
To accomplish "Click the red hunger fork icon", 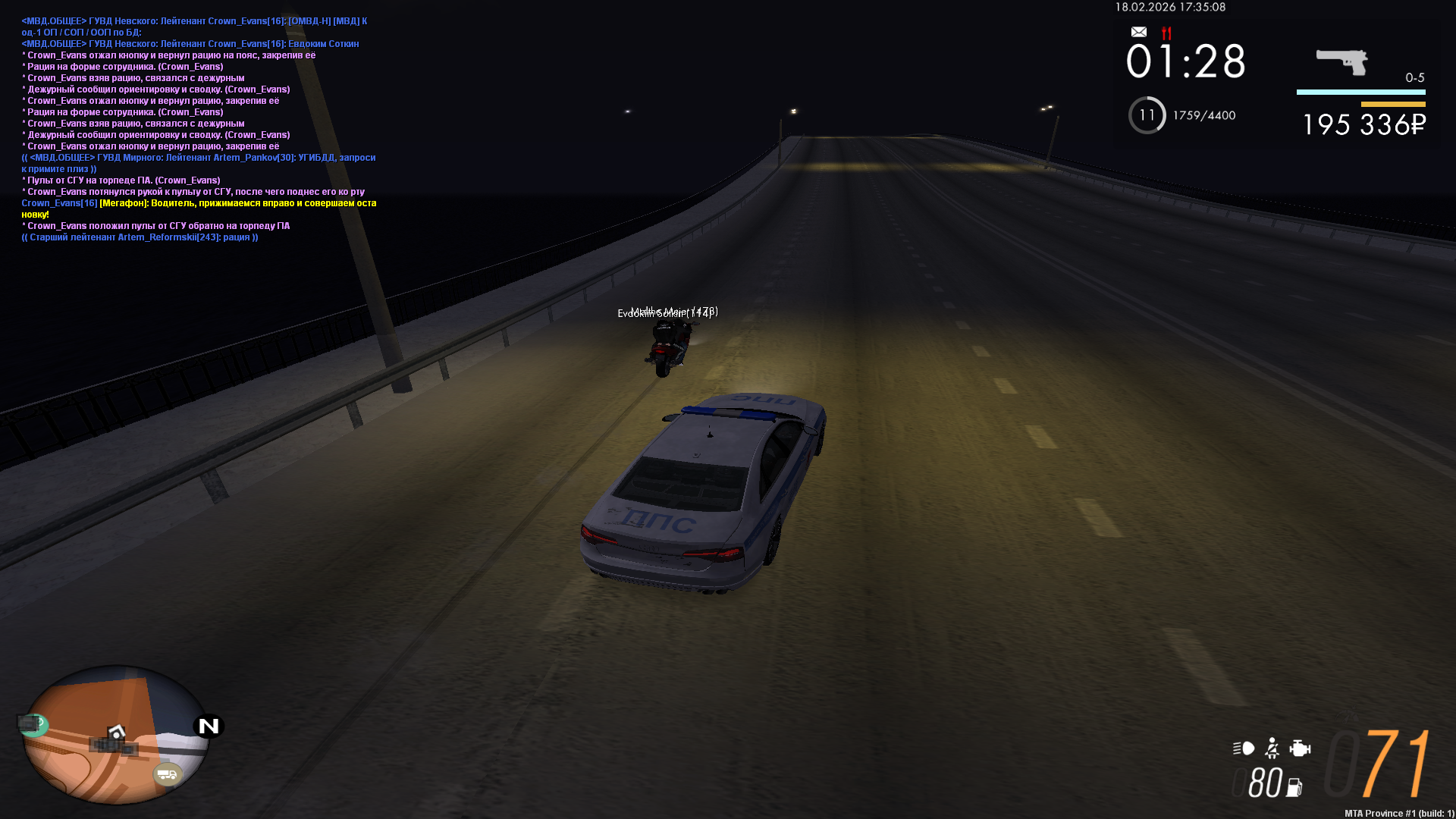I will [x=1166, y=33].
